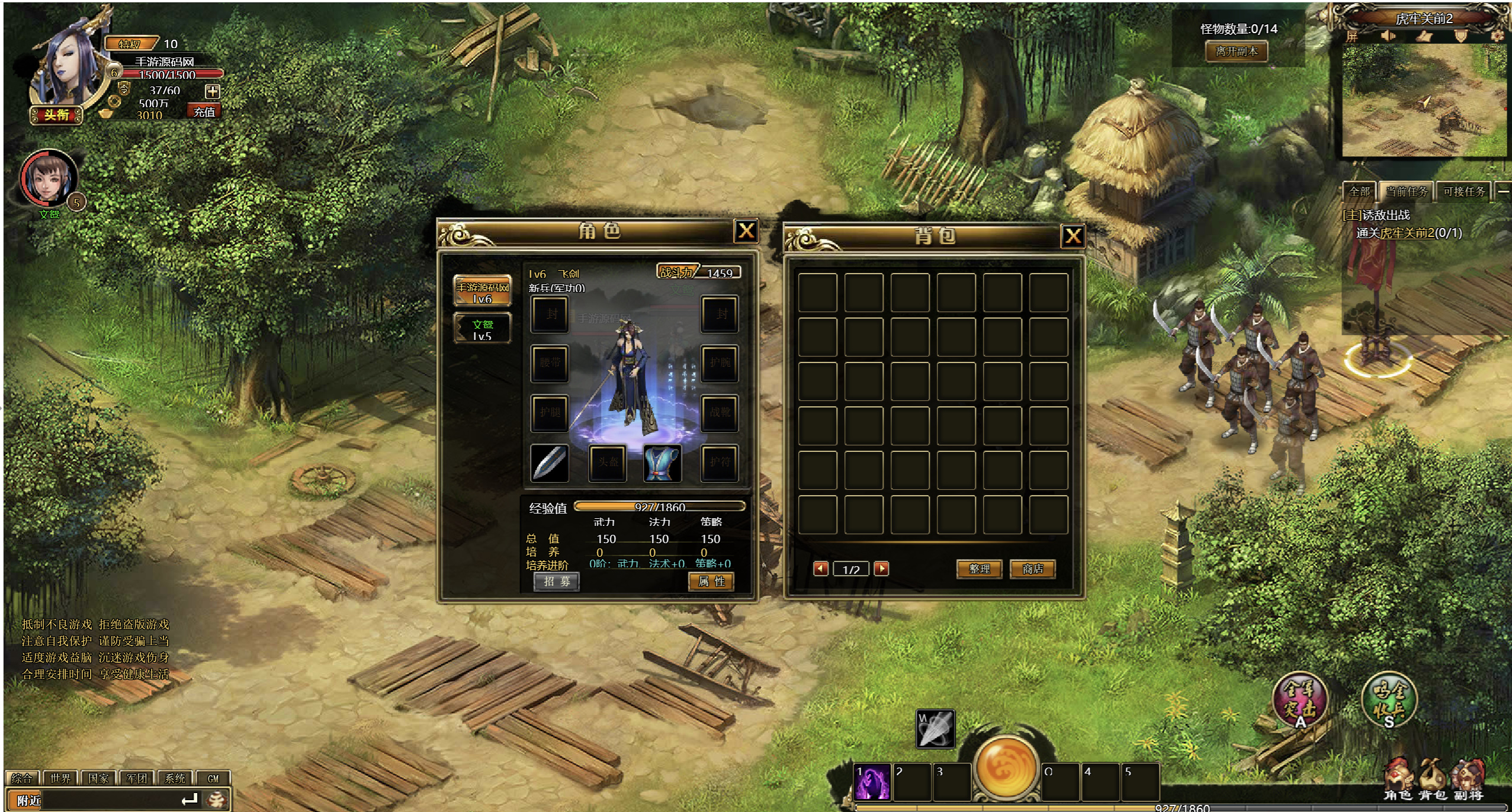Use the purple skill in hotbar slot 1
This screenshot has height=812, width=1512.
(x=872, y=782)
